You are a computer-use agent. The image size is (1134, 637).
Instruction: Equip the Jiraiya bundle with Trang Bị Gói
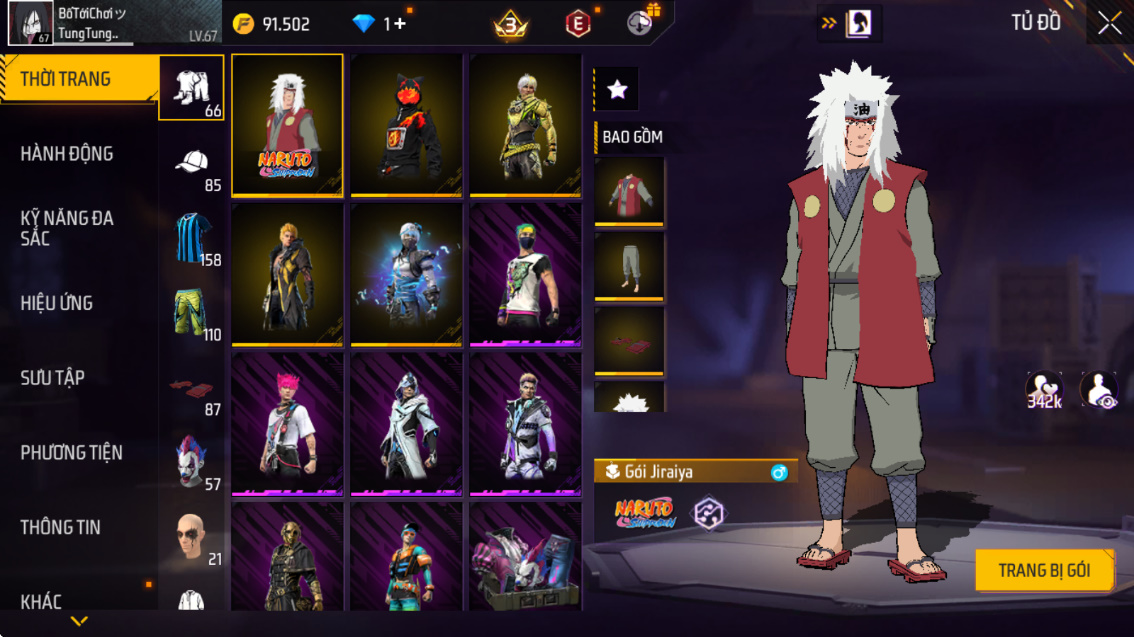[1044, 571]
